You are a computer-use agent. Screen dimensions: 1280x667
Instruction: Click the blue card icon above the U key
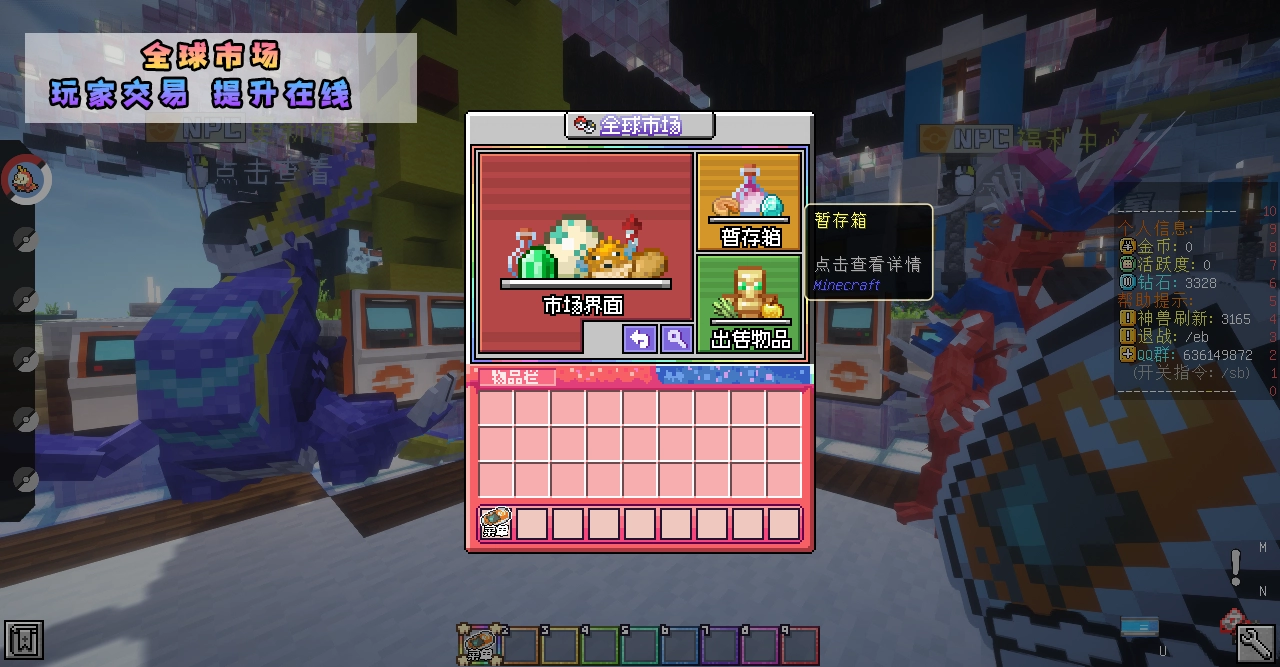pos(1140,626)
